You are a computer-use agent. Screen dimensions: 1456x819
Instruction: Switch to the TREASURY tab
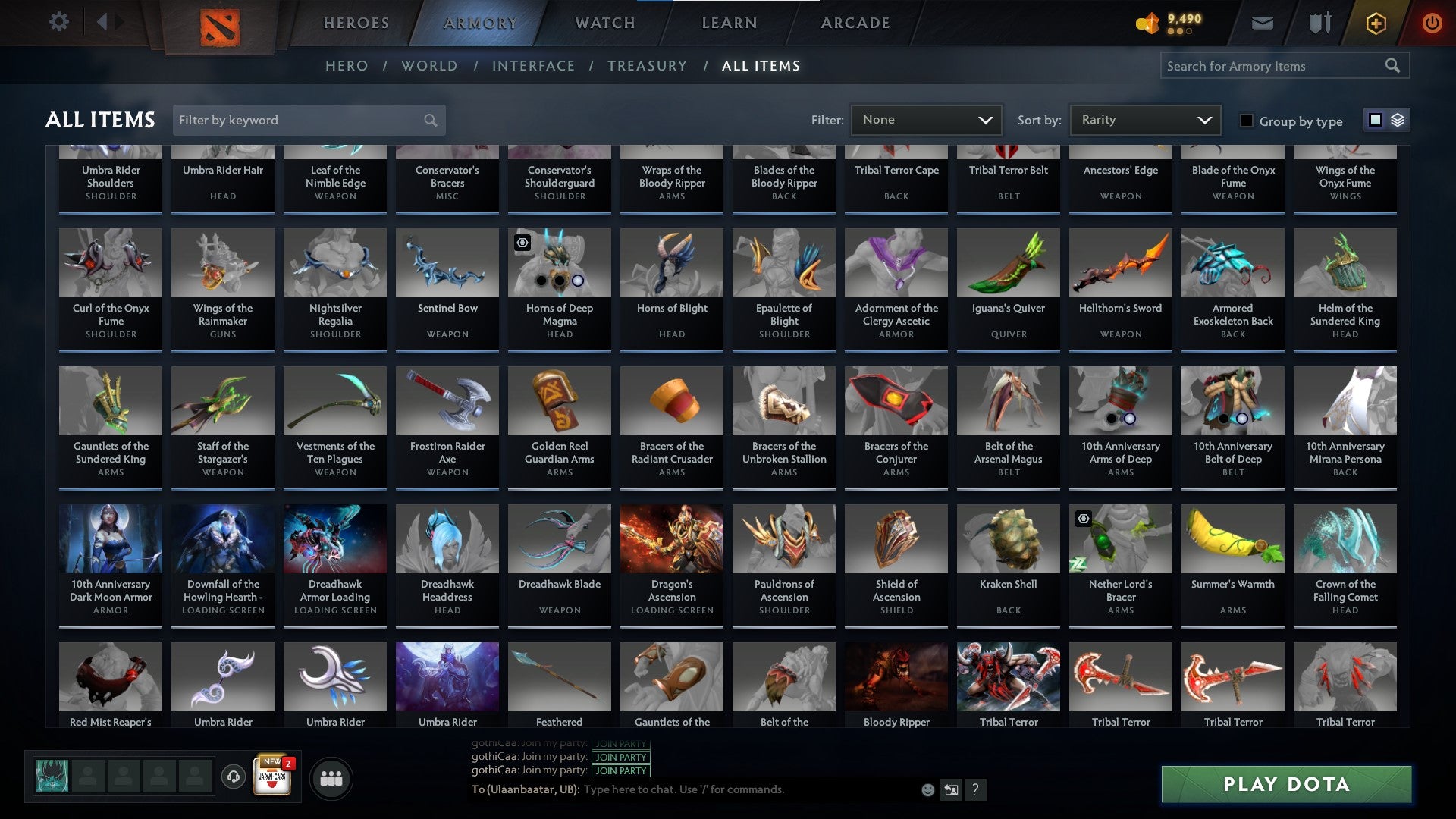click(x=648, y=66)
